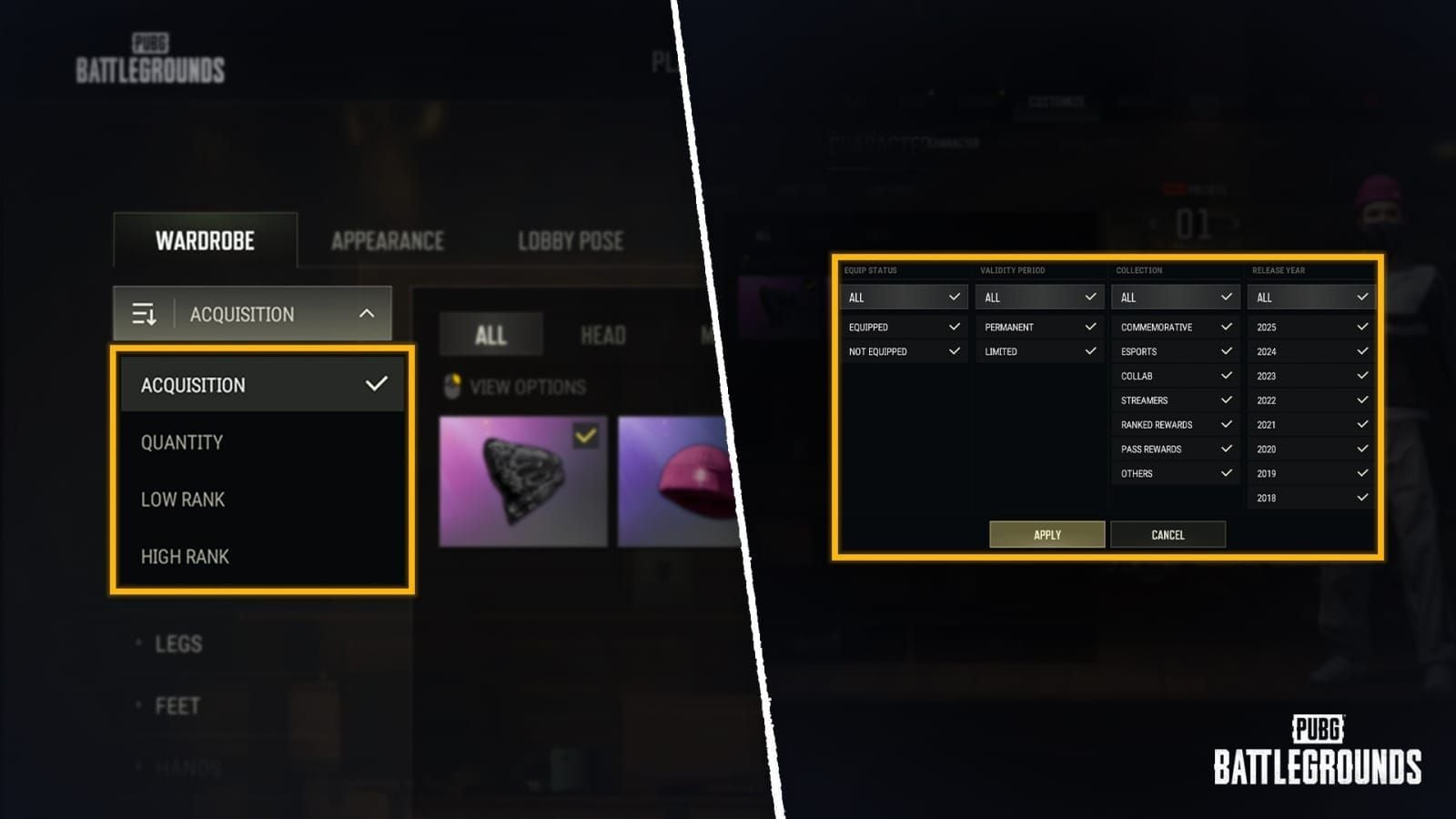This screenshot has width=1456, height=819.
Task: Cancel the filter changes
Action: tap(1168, 534)
